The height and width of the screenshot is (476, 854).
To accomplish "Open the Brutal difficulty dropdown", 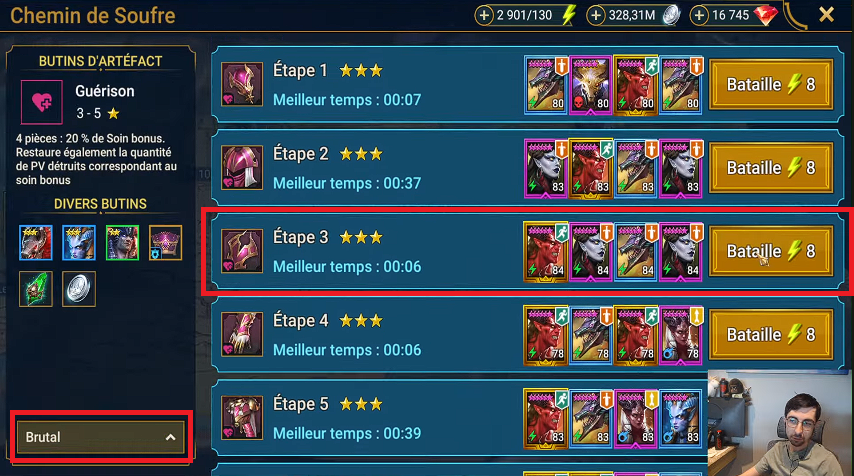I will (100, 437).
